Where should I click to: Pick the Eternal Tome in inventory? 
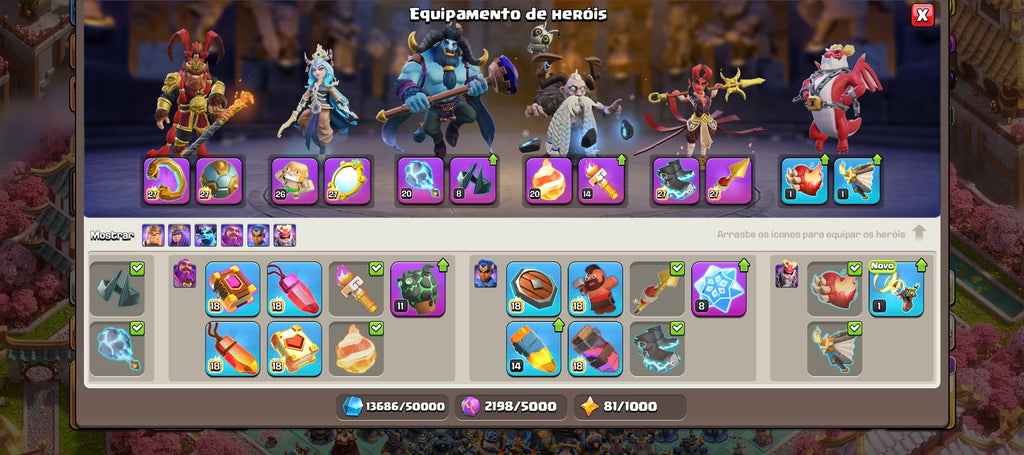(x=232, y=289)
